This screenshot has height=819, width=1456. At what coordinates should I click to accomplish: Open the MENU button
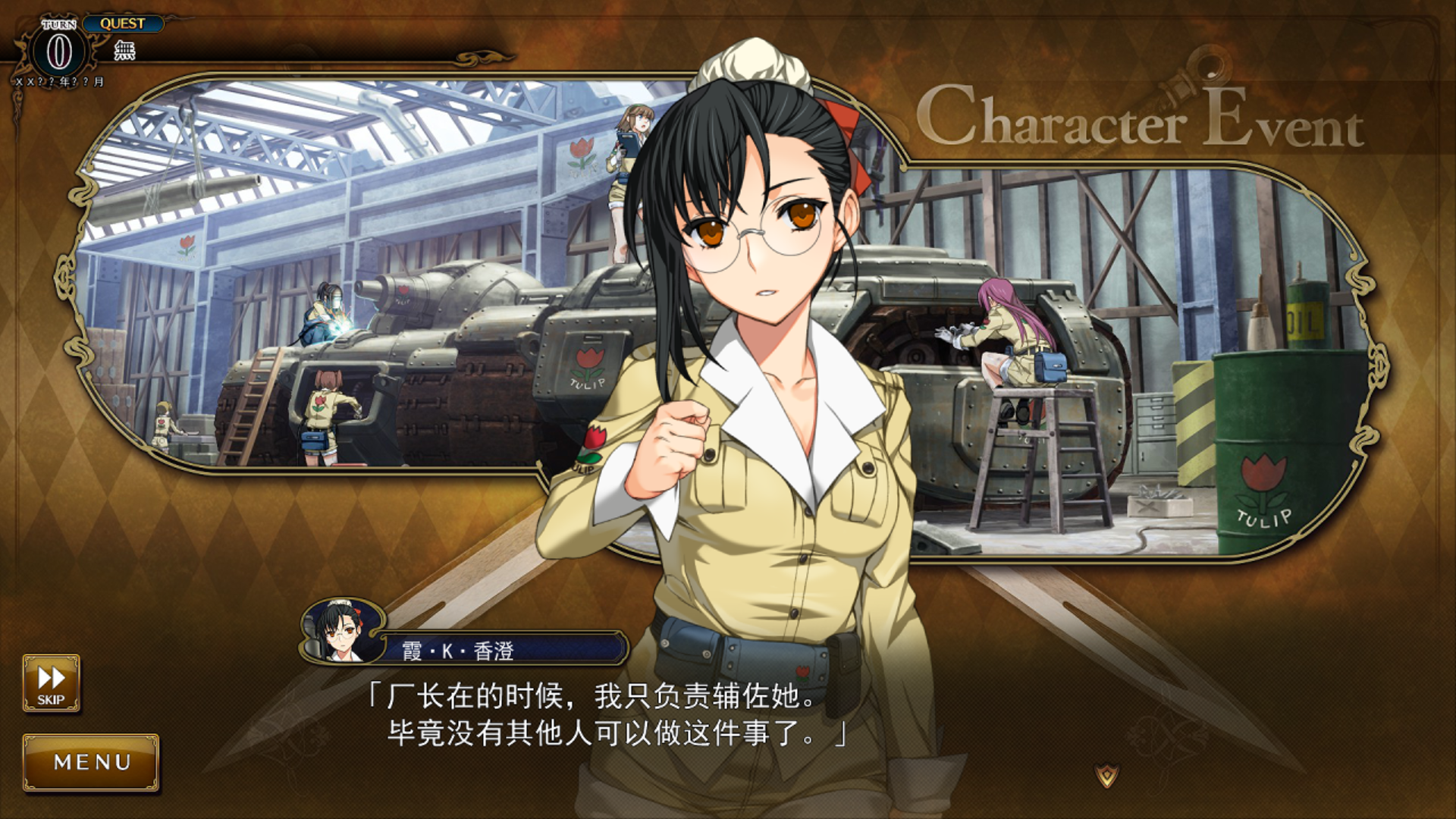coord(91,762)
